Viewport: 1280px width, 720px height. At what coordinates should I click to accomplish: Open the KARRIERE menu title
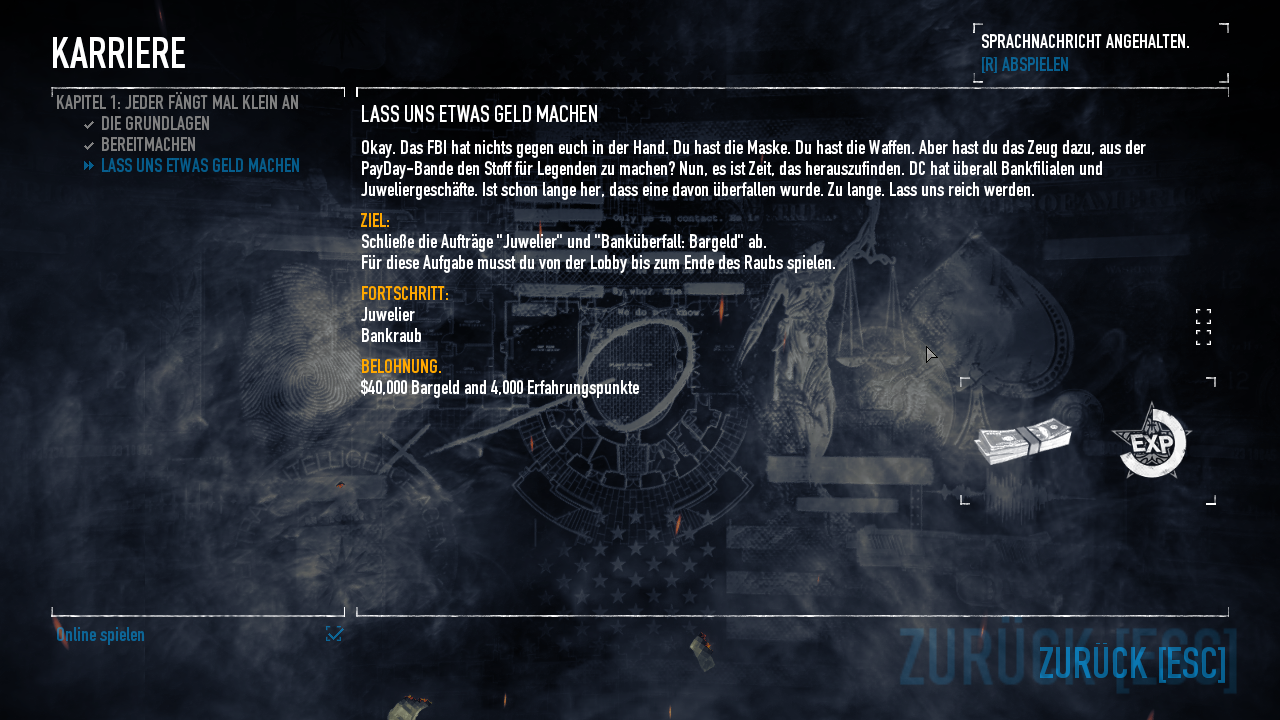click(119, 52)
